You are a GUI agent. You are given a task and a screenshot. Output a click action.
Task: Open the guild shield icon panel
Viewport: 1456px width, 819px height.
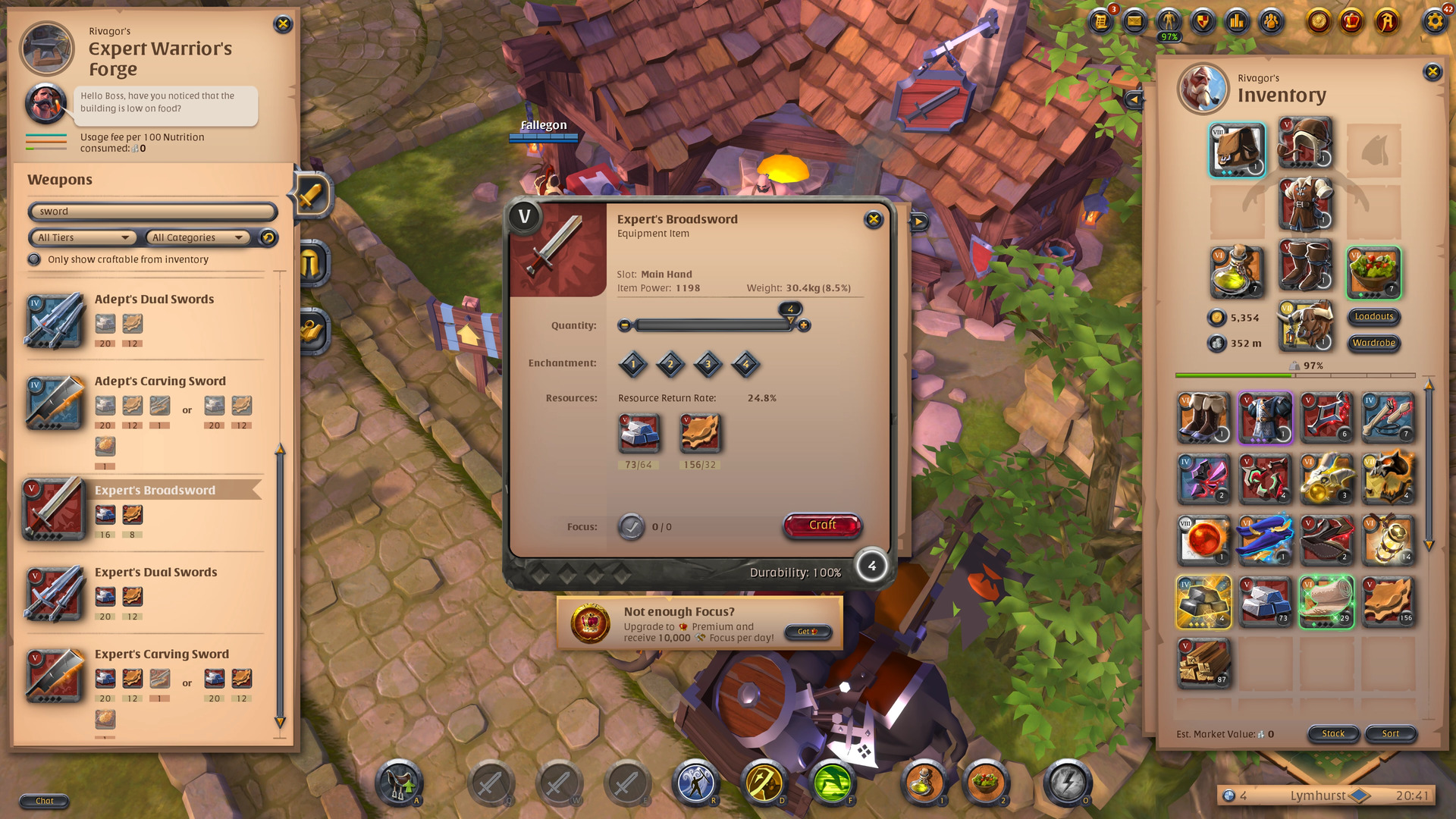[1203, 23]
